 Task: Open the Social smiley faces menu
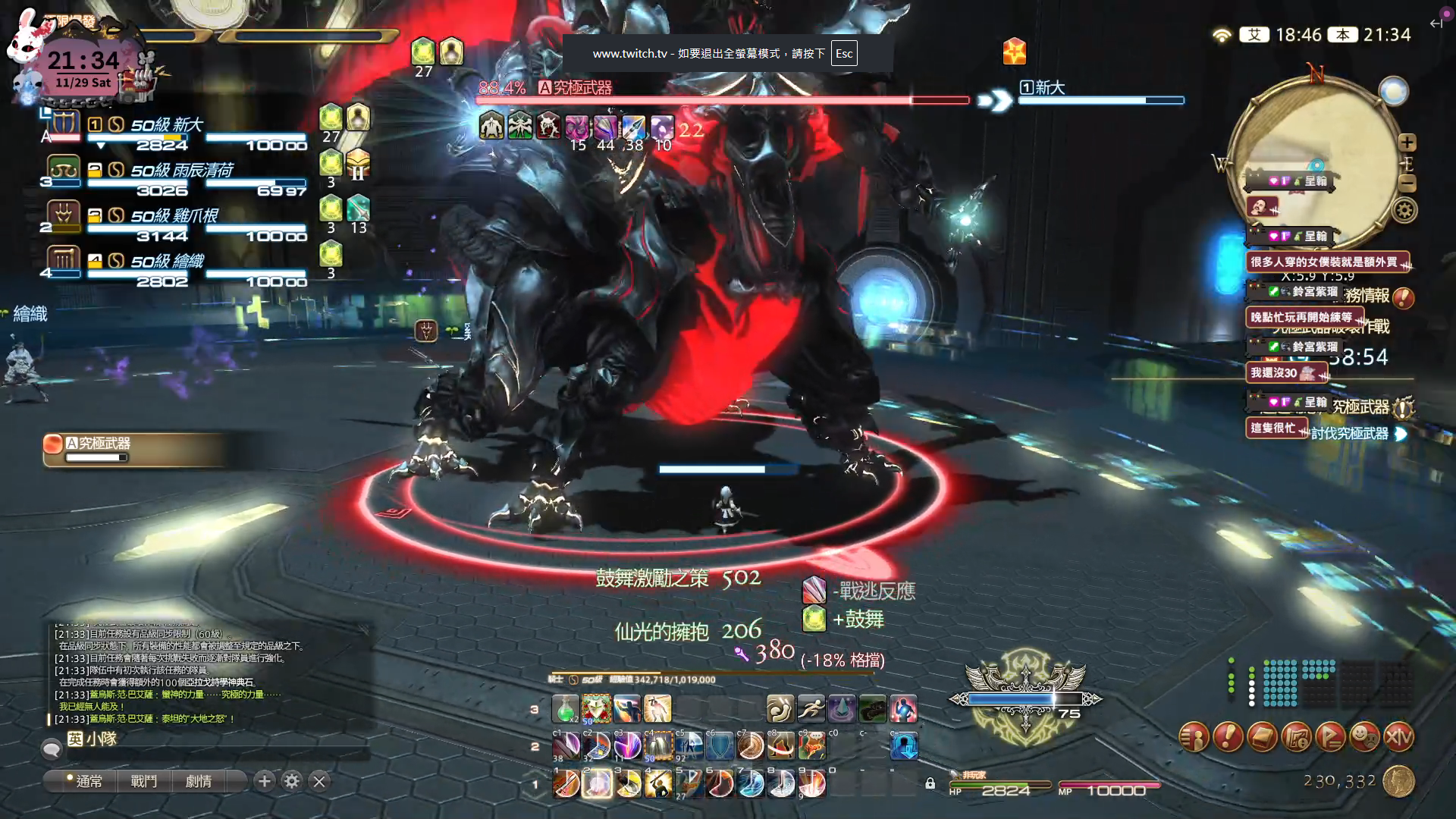1365,736
